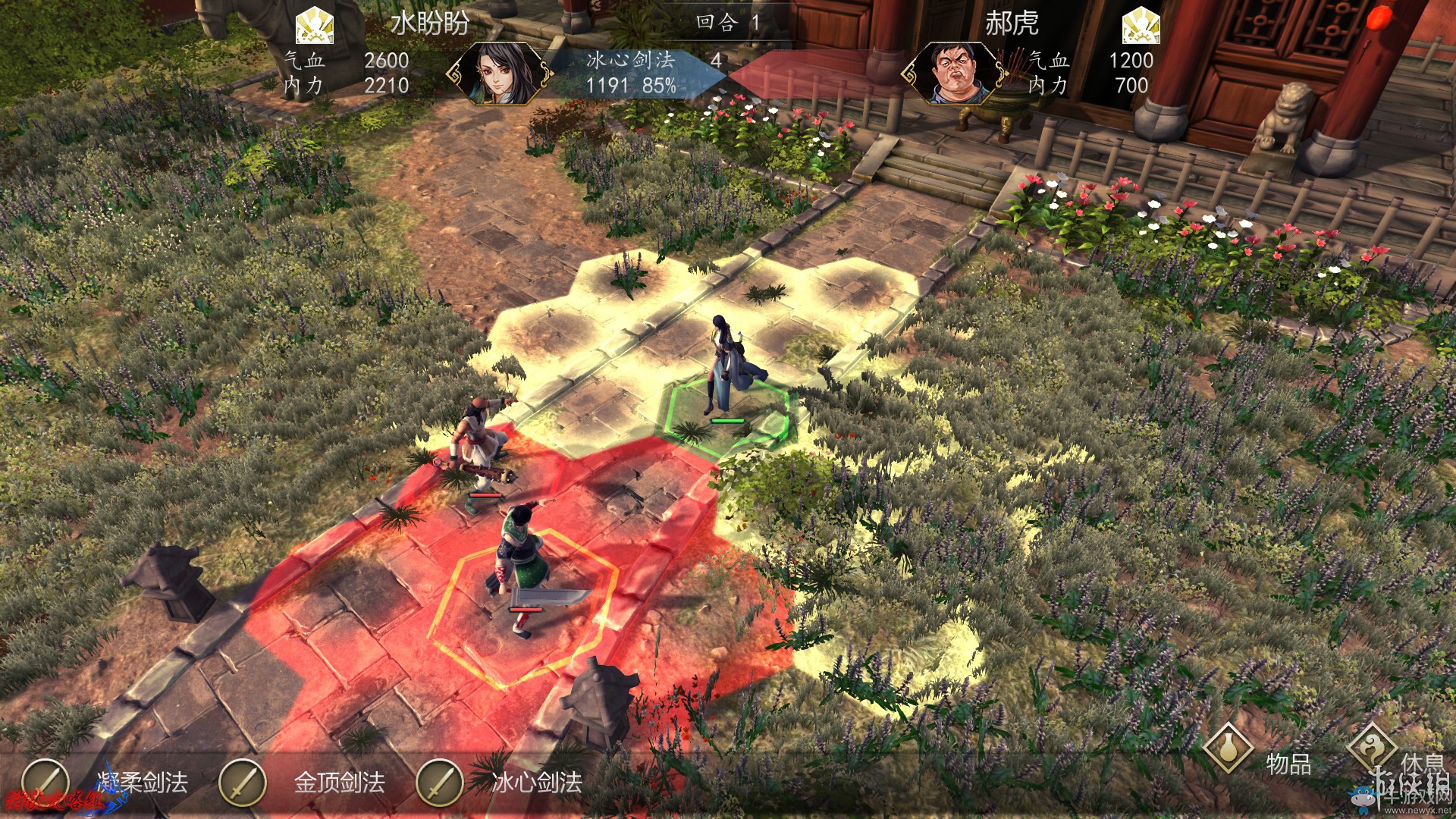Choose the 金顶剑法 sword skill

point(243,783)
